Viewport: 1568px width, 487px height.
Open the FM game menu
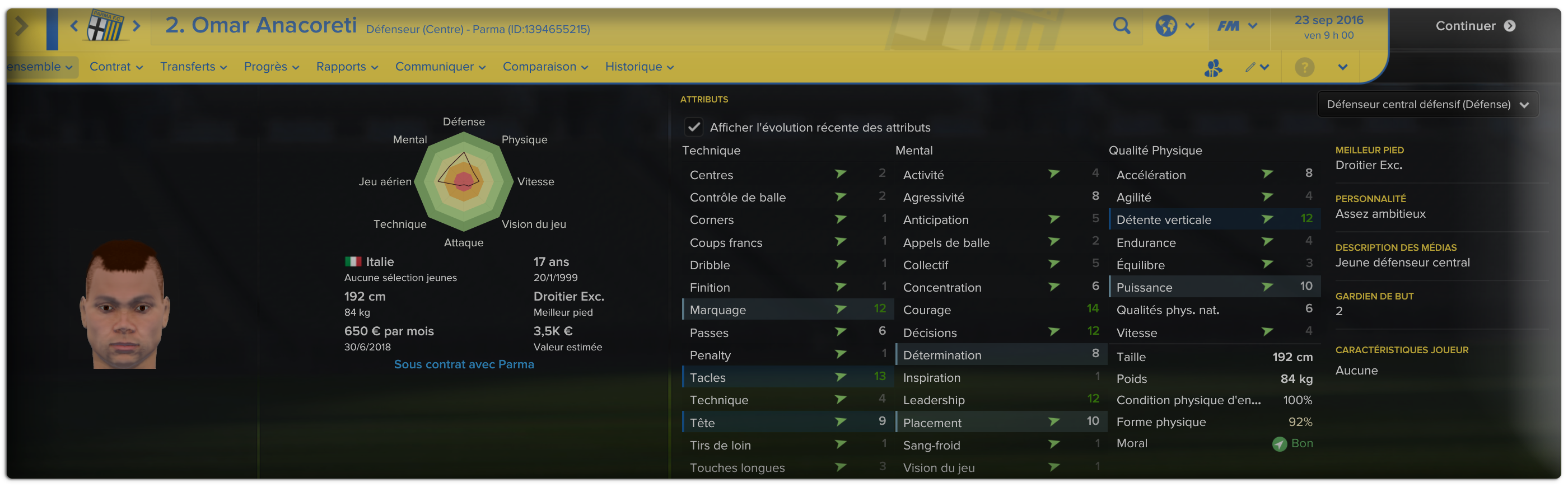[1236, 26]
